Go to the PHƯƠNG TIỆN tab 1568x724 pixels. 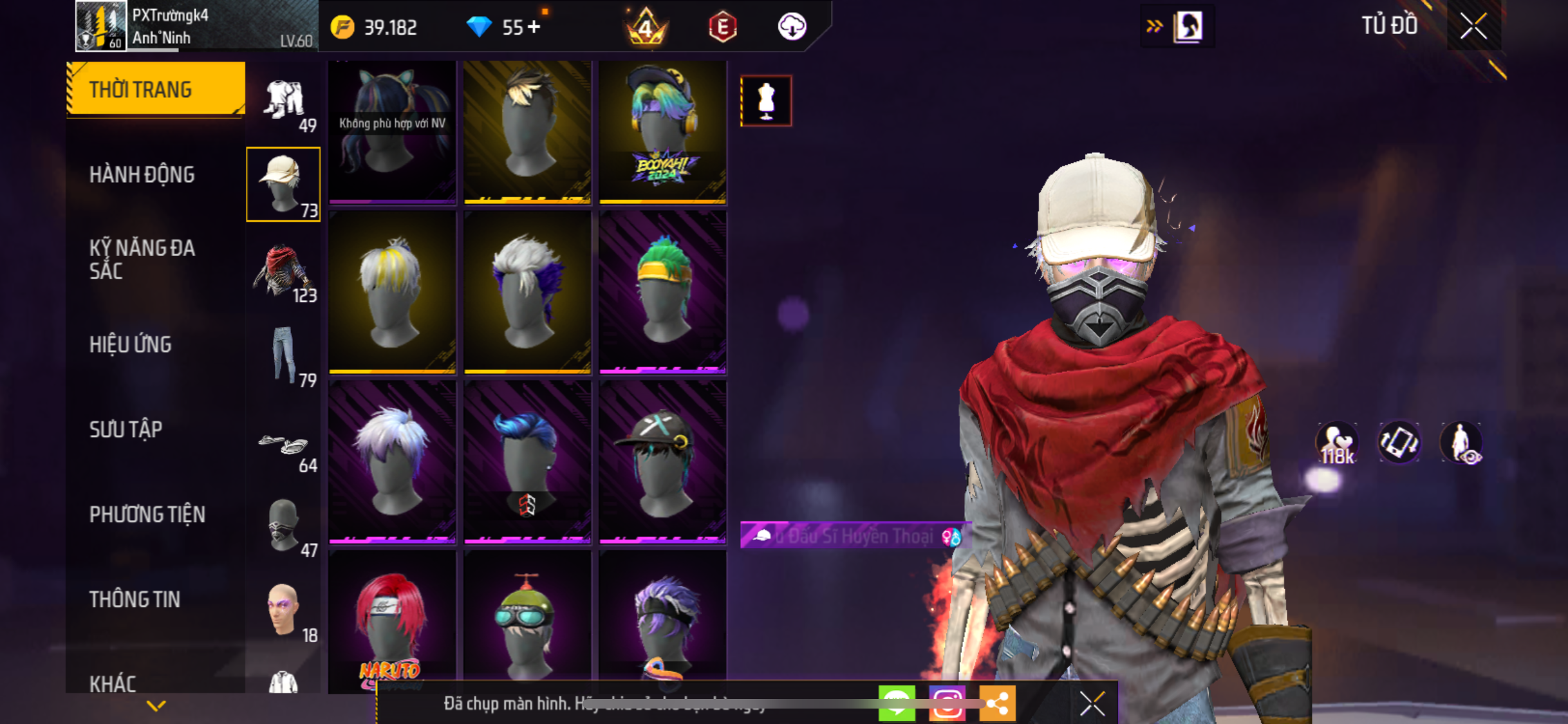click(x=147, y=514)
